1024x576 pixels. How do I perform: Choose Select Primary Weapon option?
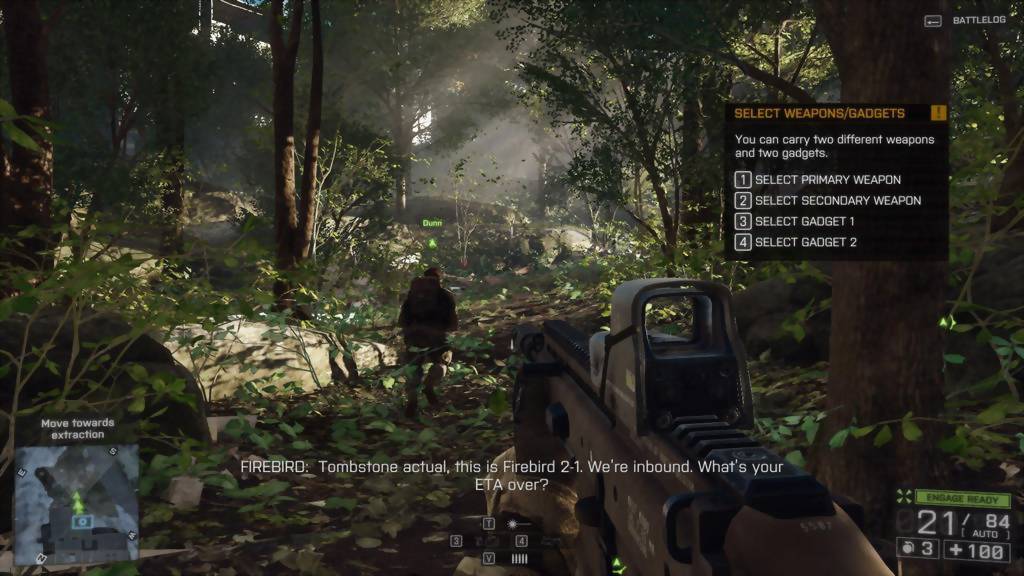coord(827,180)
